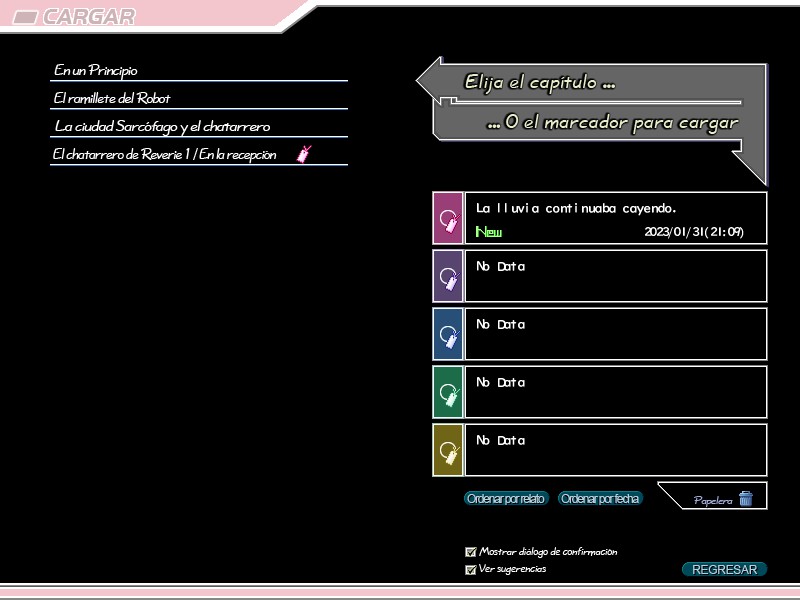
Task: Toggle the 'Ver sugerencias' checkbox
Action: (x=471, y=570)
